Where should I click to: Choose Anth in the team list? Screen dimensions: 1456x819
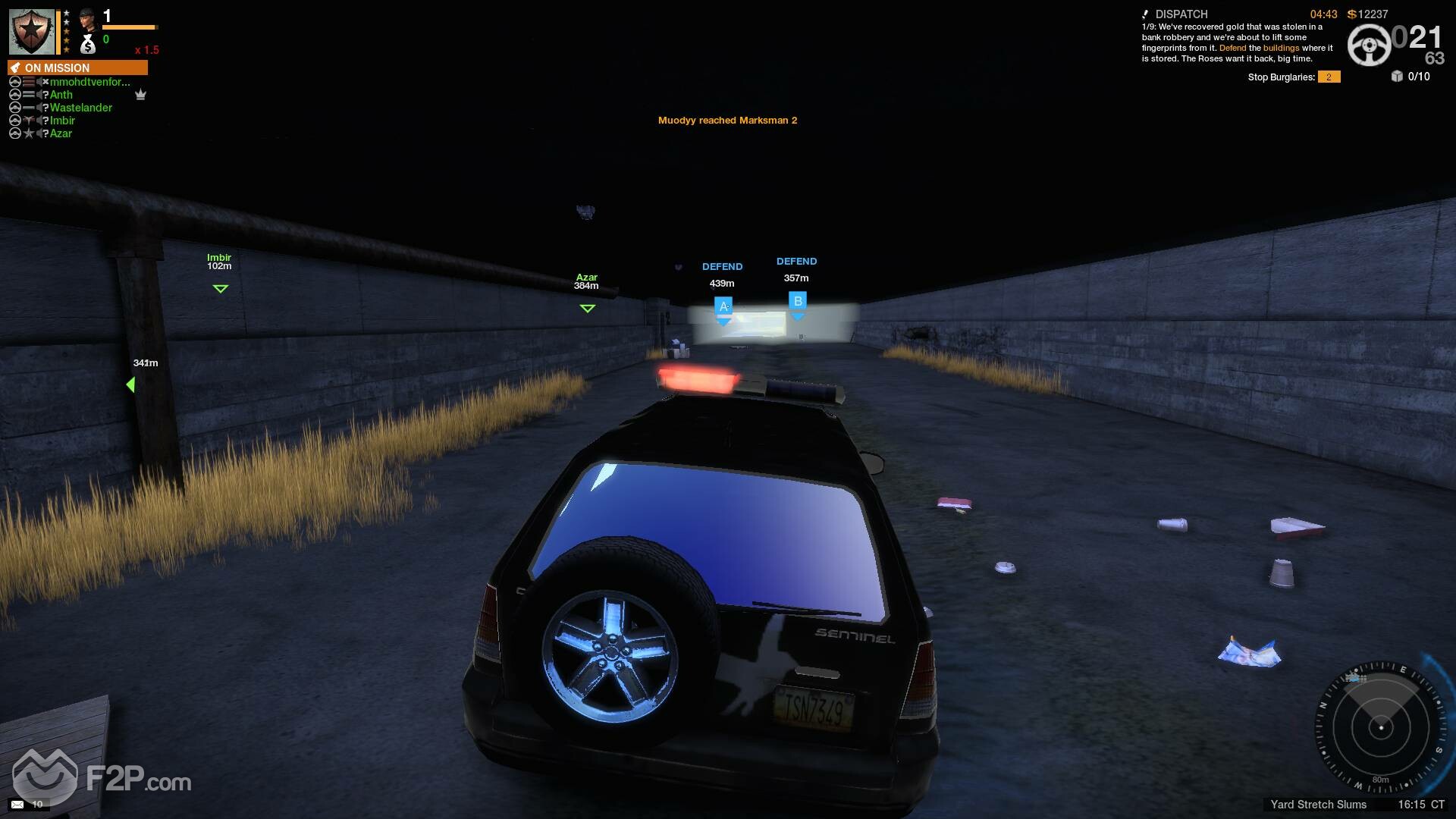pos(61,95)
